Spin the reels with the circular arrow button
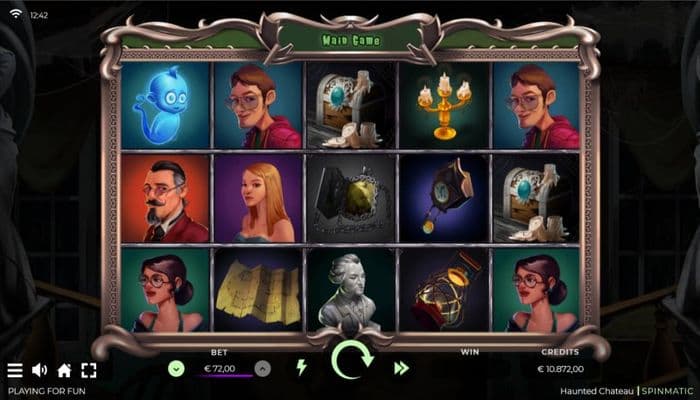This screenshot has width=700, height=400. pos(351,360)
